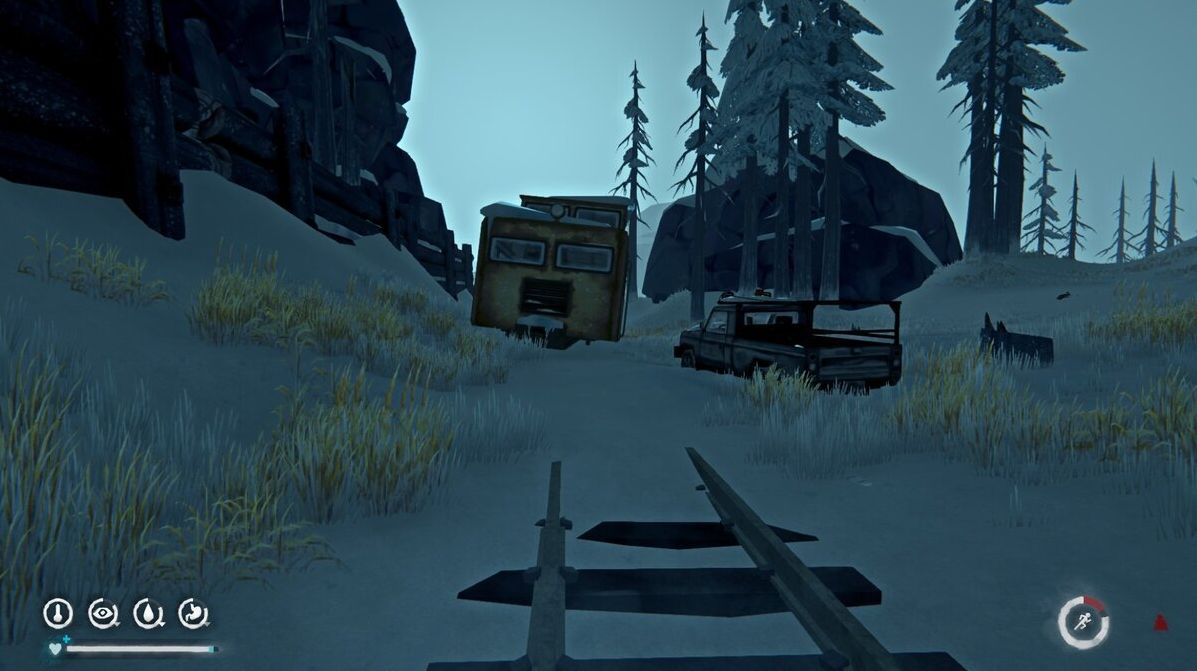Check the water drop thirst icon
1197x671 pixels.
click(x=148, y=613)
